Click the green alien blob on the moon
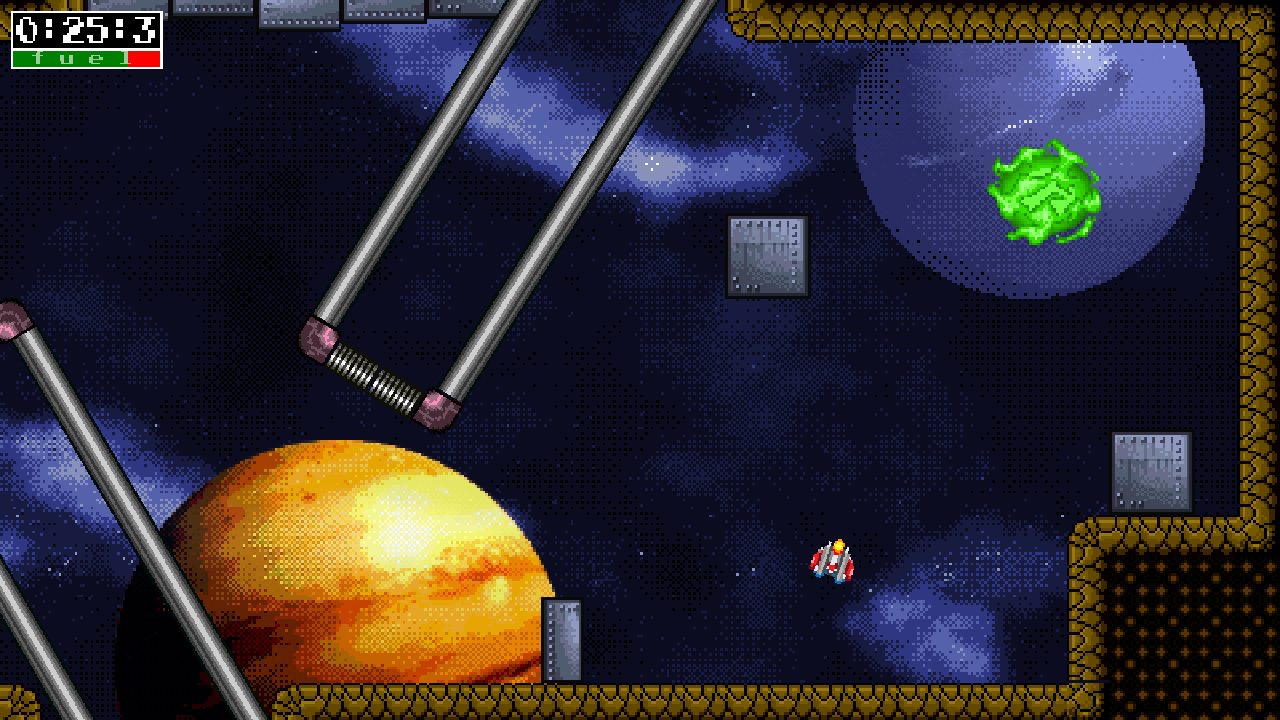The image size is (1280, 720). click(1043, 192)
